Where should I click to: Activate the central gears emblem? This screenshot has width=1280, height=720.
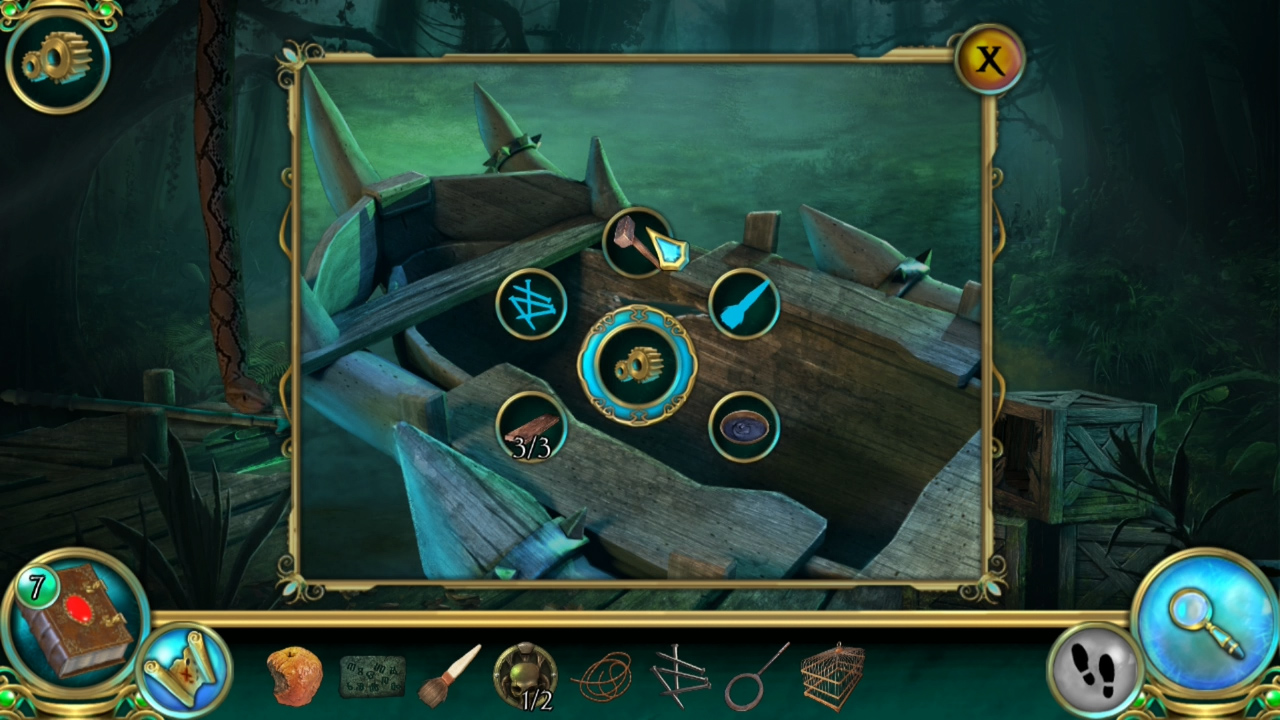click(639, 365)
